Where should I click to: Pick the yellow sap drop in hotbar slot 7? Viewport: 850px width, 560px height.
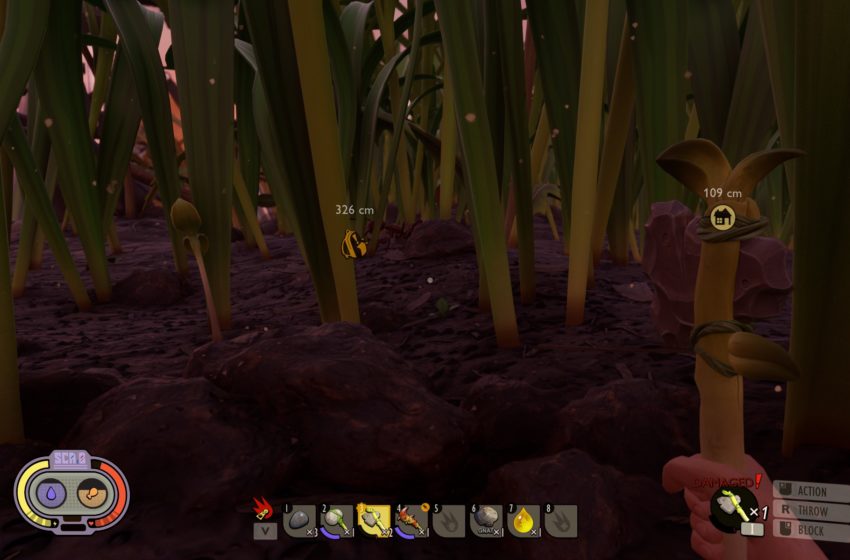pyautogui.click(x=523, y=520)
